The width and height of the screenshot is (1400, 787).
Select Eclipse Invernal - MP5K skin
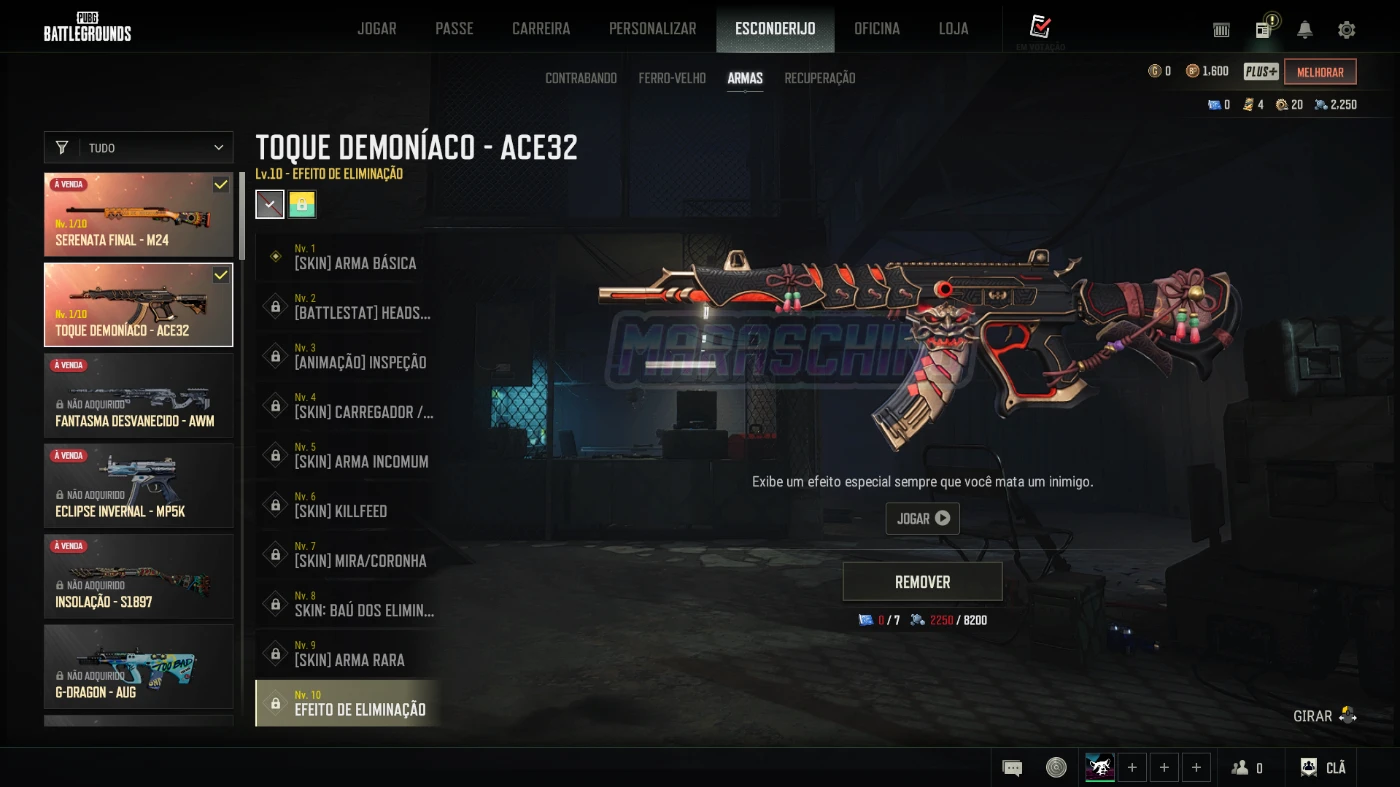(139, 485)
